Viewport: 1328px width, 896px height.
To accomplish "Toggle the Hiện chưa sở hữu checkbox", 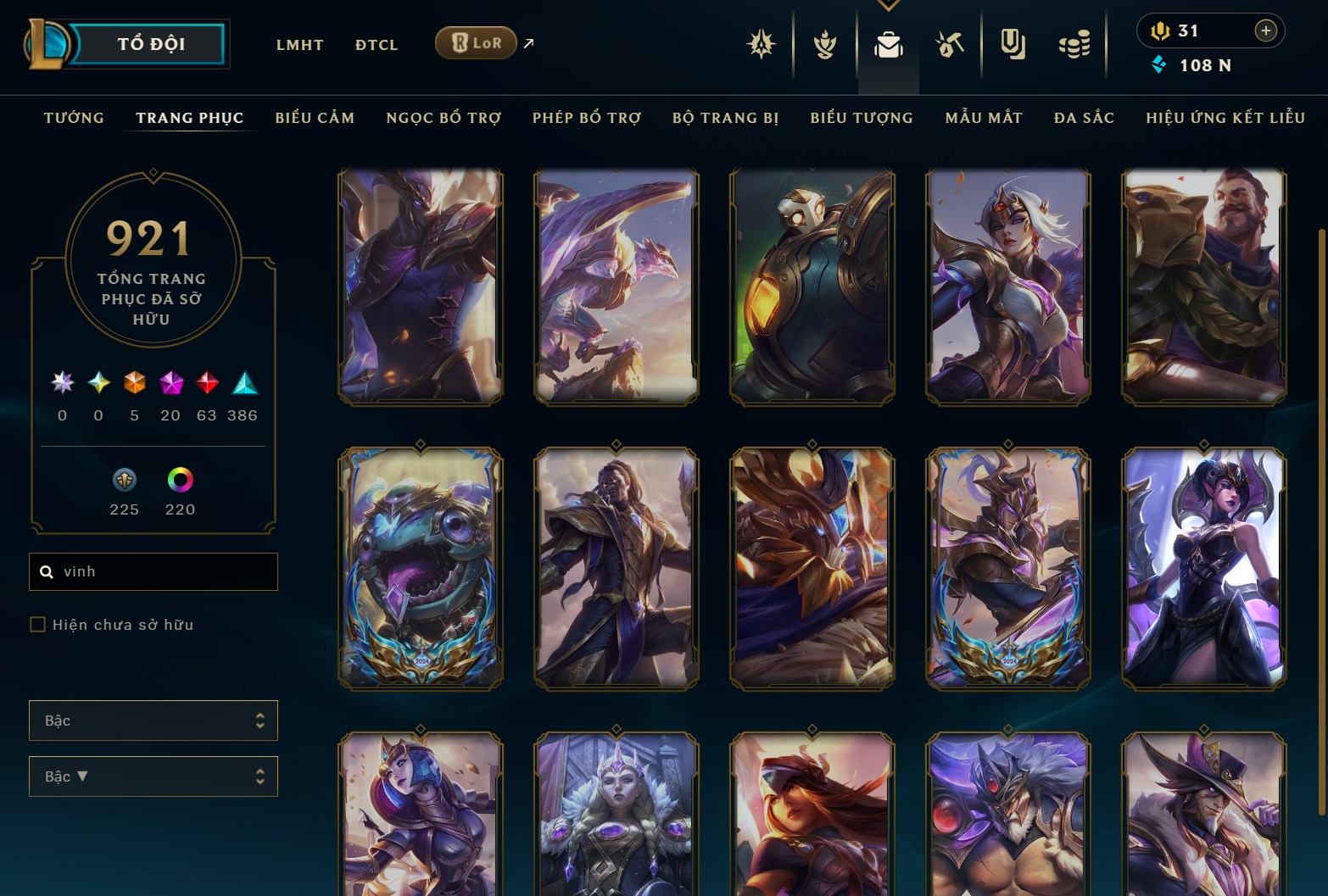I will (x=37, y=625).
